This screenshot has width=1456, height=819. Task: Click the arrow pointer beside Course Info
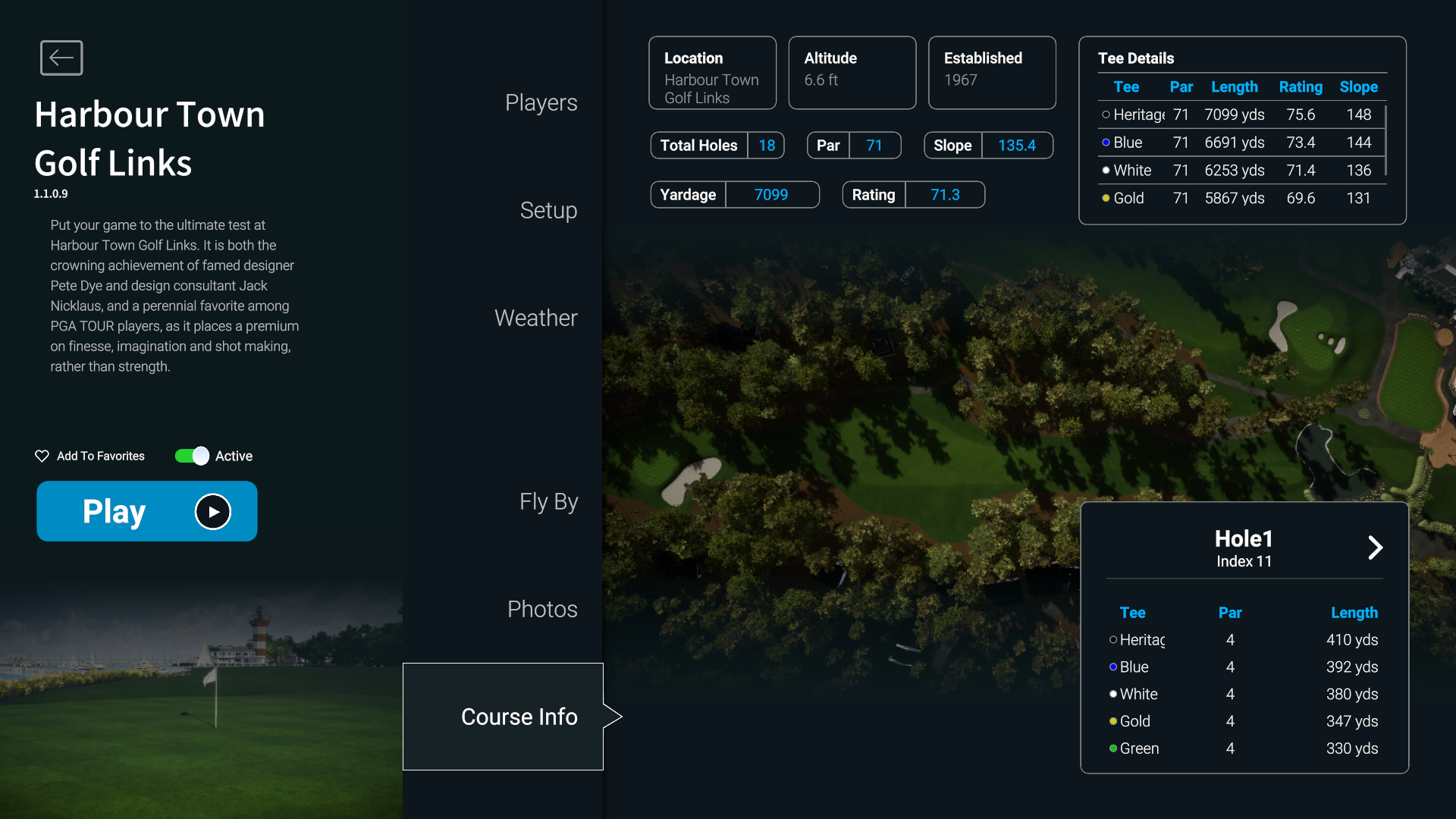[x=613, y=716]
